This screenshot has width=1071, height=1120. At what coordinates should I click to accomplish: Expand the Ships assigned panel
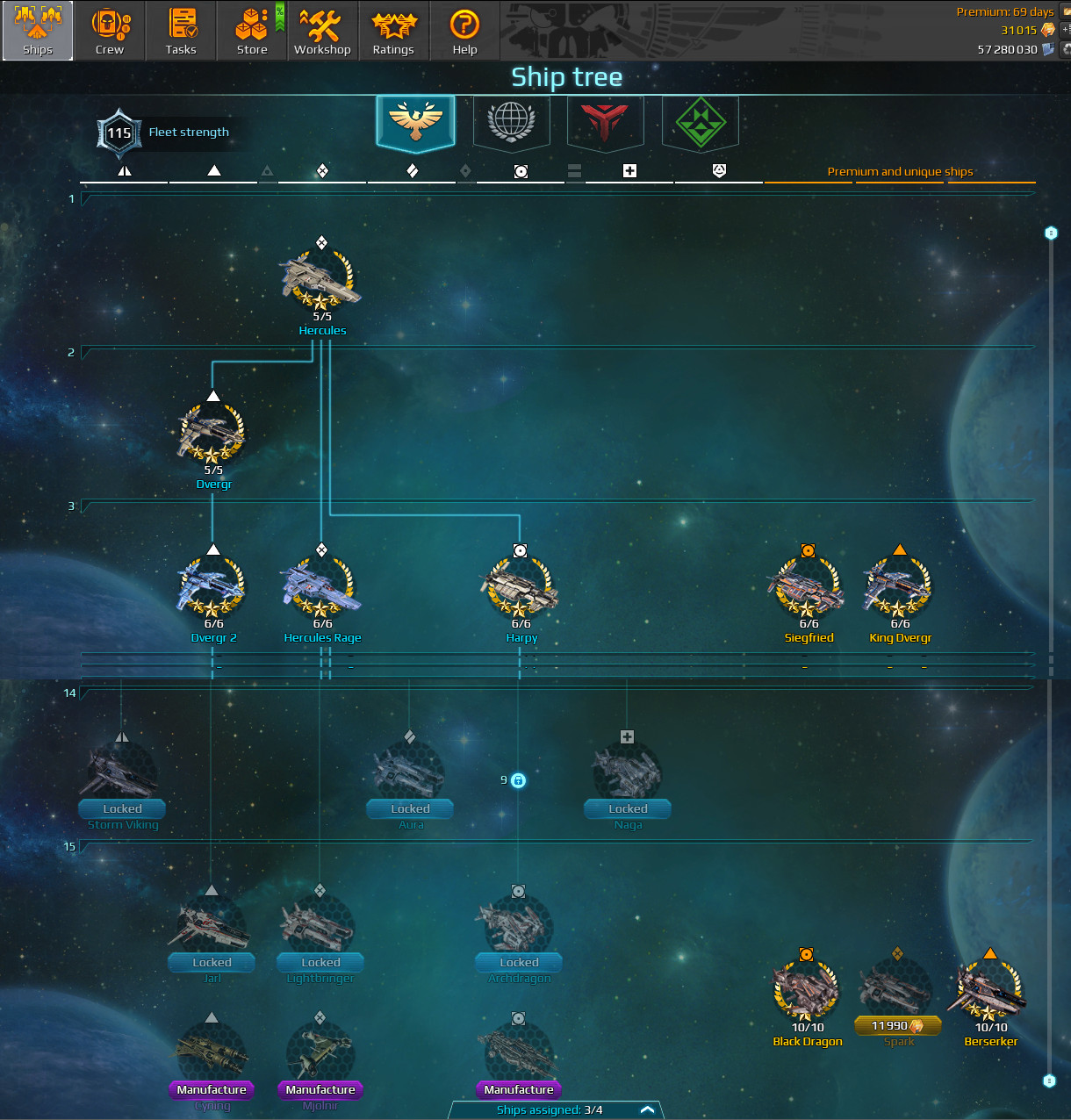647,1110
